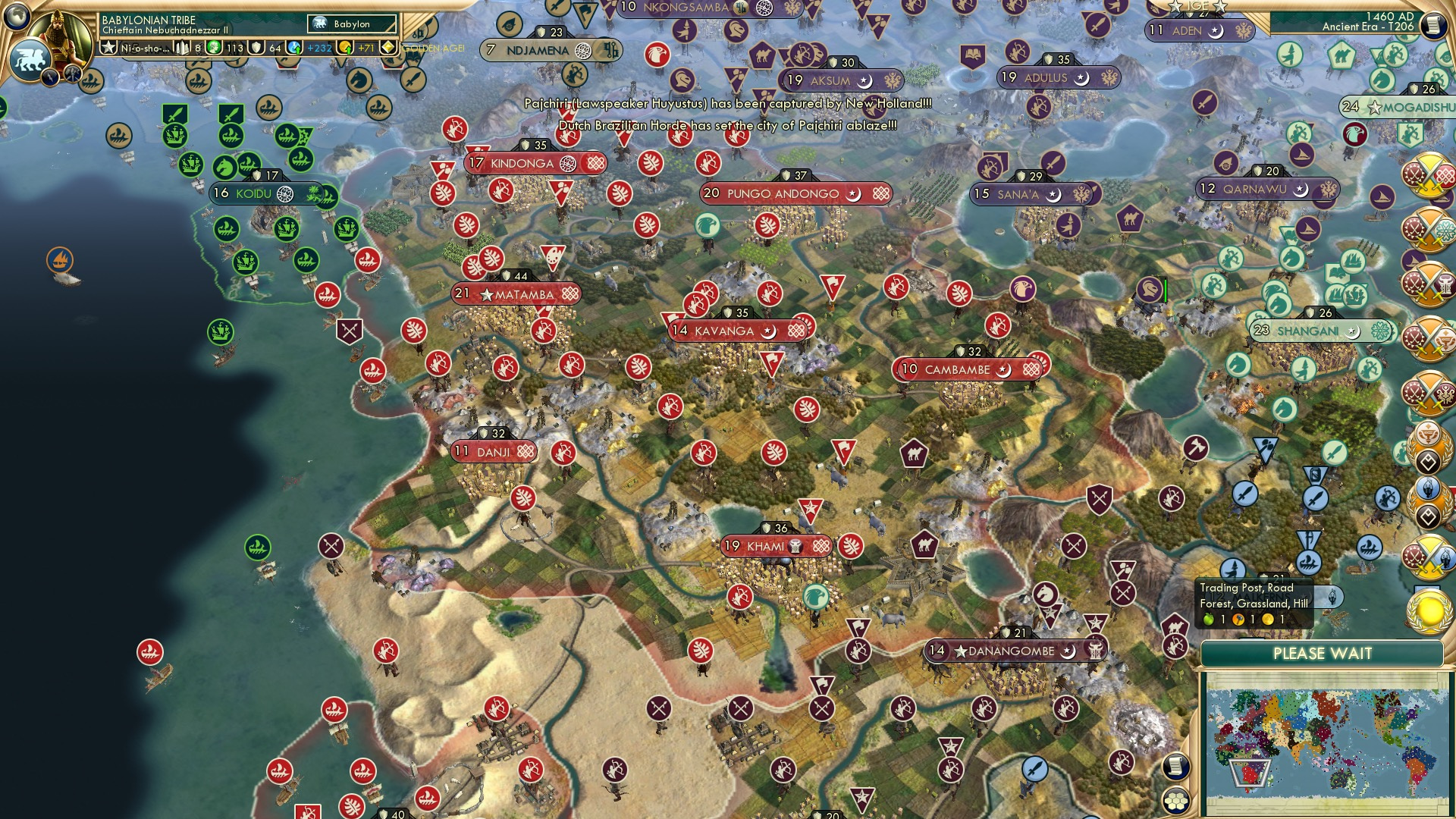Toggle the hex grid button beside the minimap

click(x=1175, y=802)
